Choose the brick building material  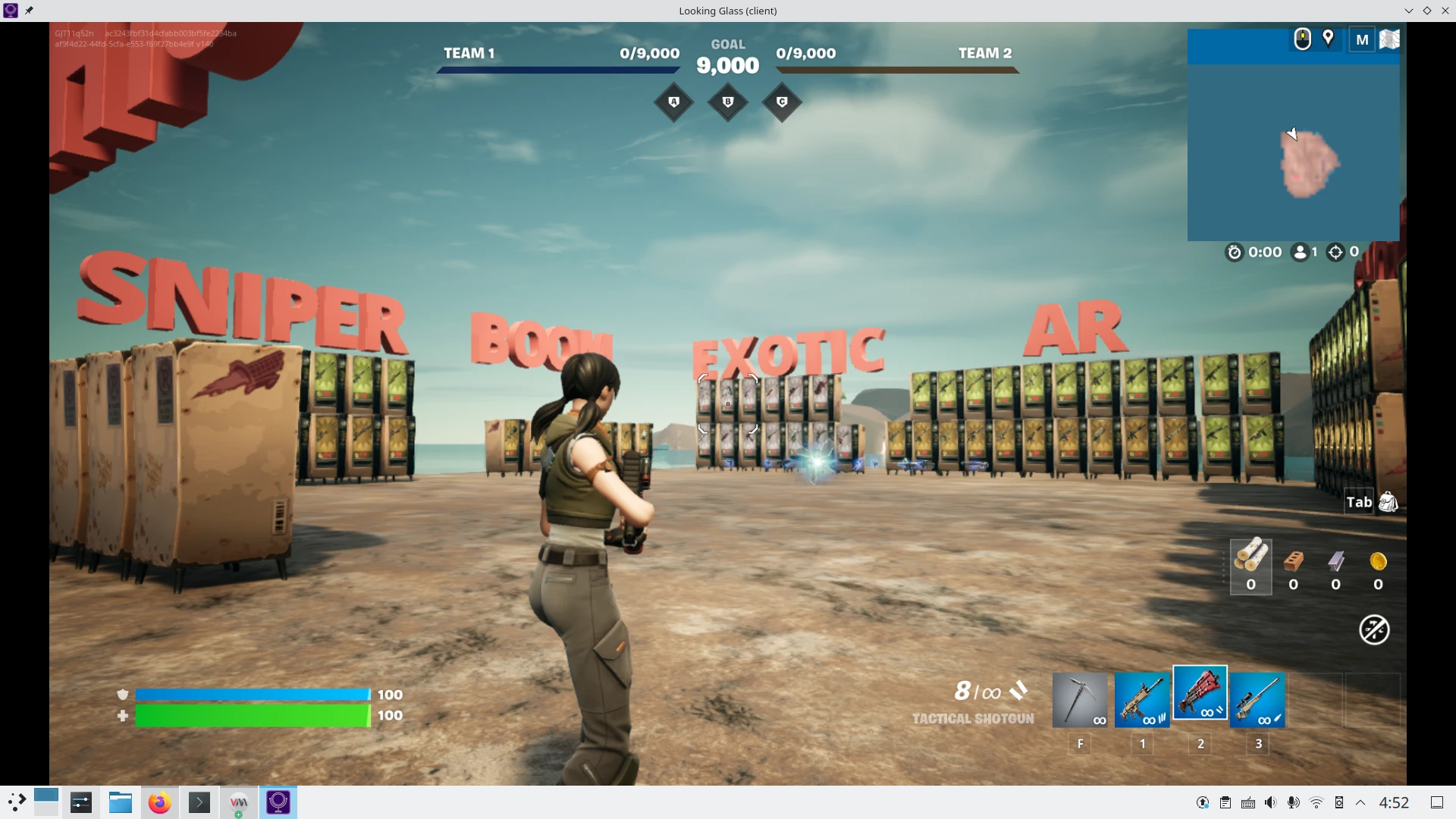1294,562
